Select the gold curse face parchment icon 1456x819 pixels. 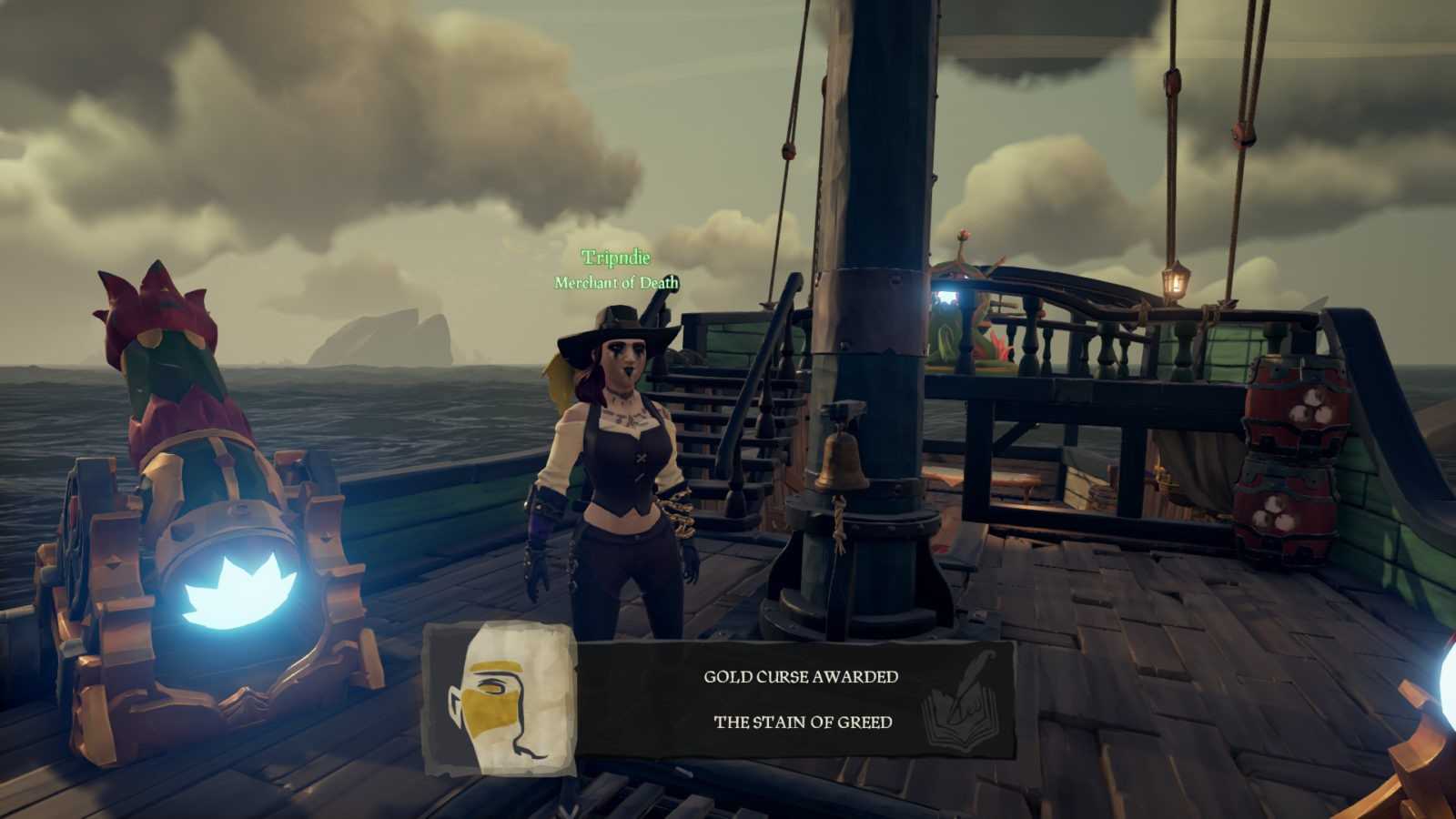point(502,699)
